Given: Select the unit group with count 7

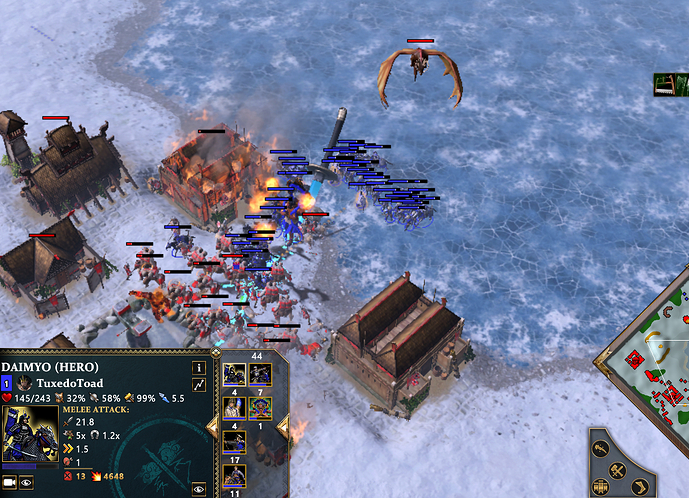Looking at the screenshot, I should [x=260, y=375].
